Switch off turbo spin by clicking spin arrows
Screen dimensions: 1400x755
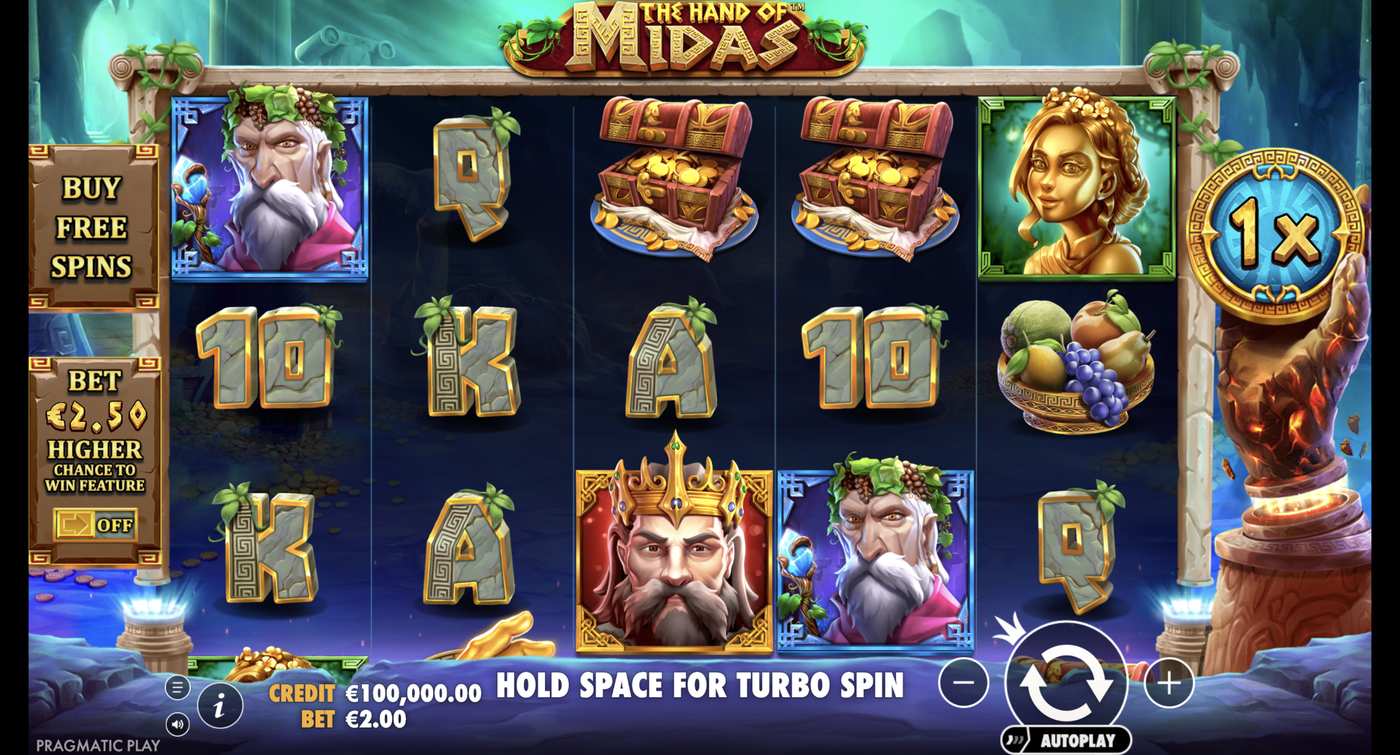pyautogui.click(x=1069, y=677)
